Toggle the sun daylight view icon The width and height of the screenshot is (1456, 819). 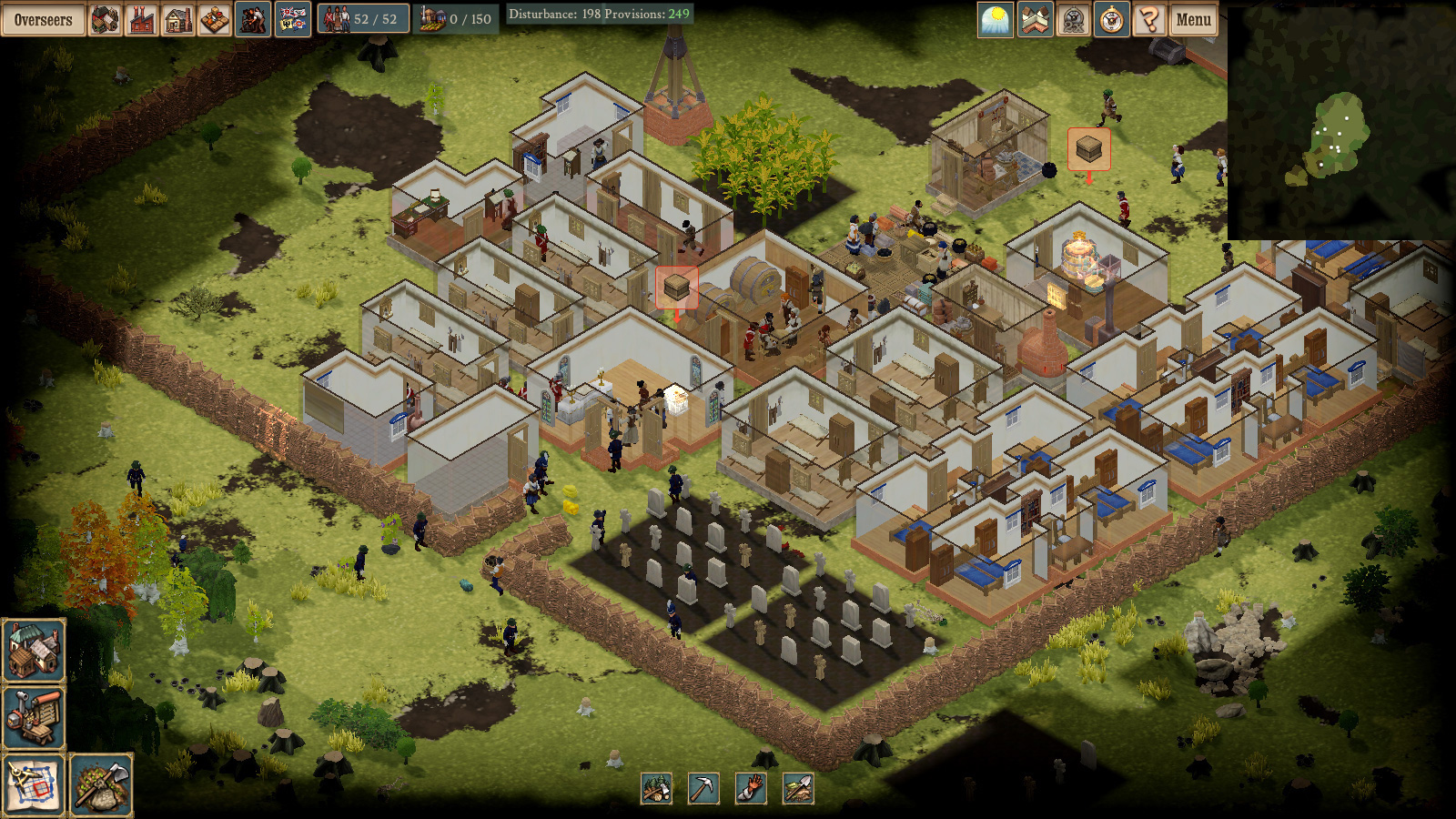pyautogui.click(x=996, y=19)
